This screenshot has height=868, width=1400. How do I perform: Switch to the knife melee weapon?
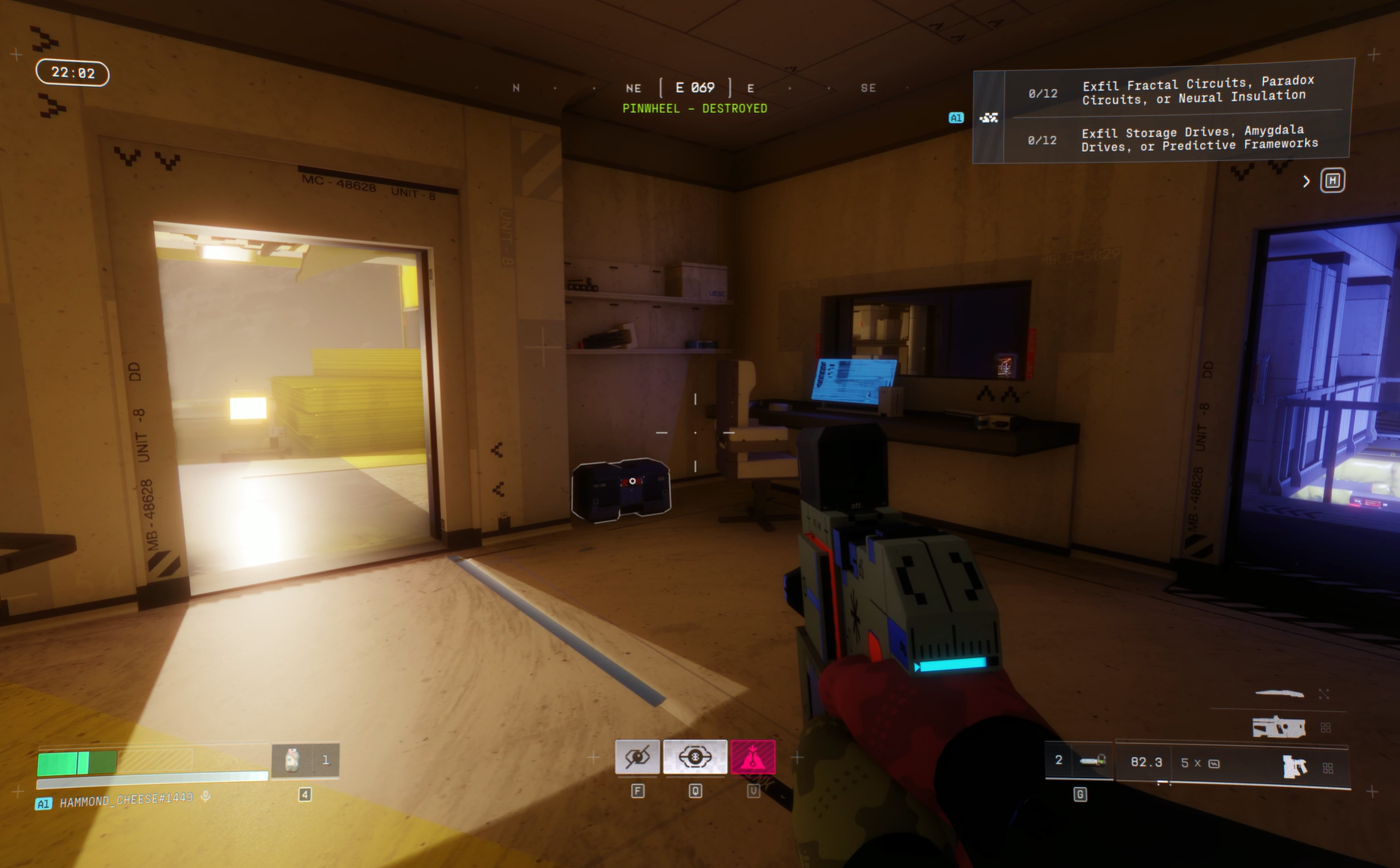[x=1279, y=694]
